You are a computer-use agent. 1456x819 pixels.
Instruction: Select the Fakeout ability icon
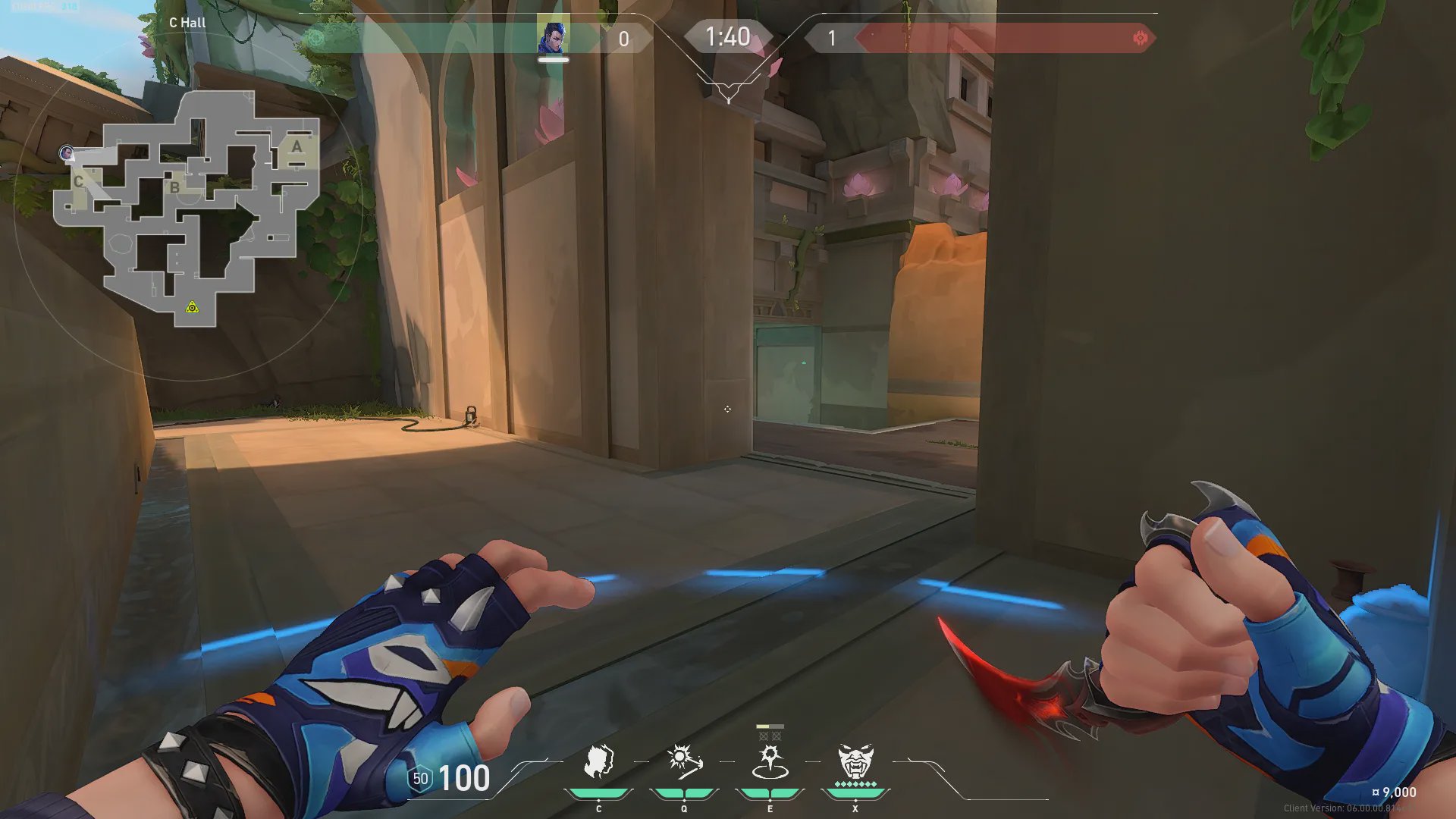598,761
